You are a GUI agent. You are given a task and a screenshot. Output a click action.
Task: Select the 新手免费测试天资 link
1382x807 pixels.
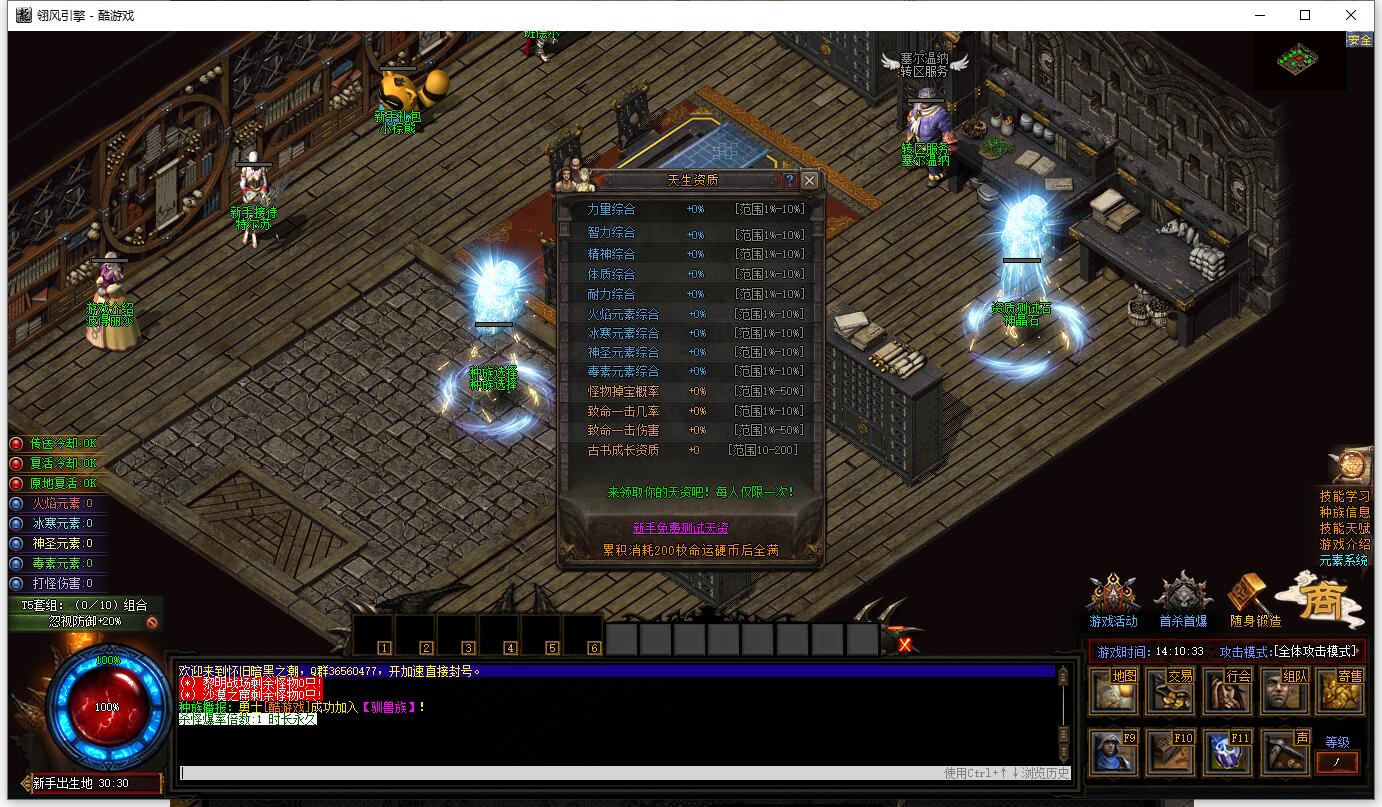point(680,528)
